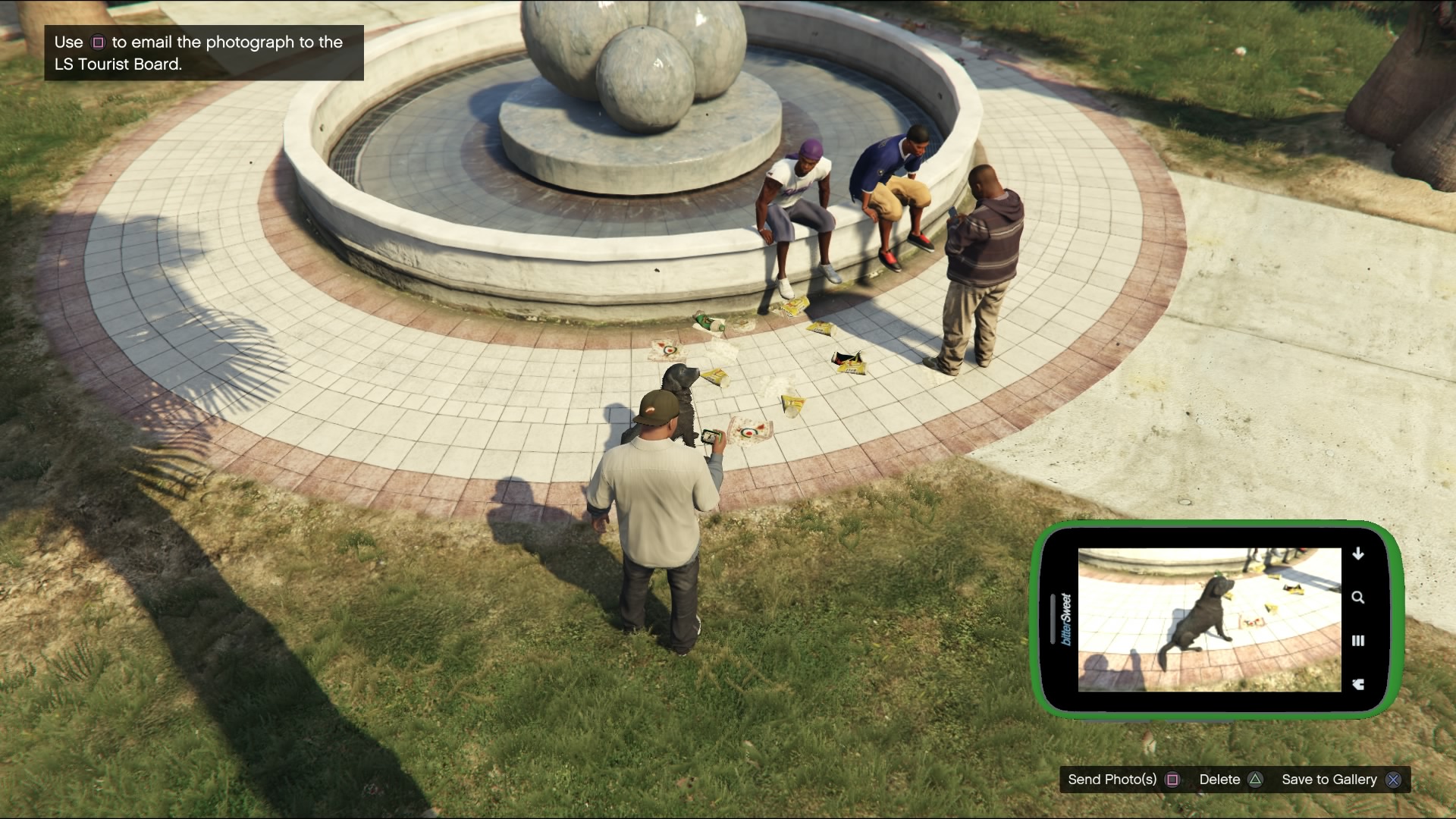This screenshot has width=1456, height=819.
Task: Select the magnifying glass icon on the phone
Action: (x=1358, y=598)
